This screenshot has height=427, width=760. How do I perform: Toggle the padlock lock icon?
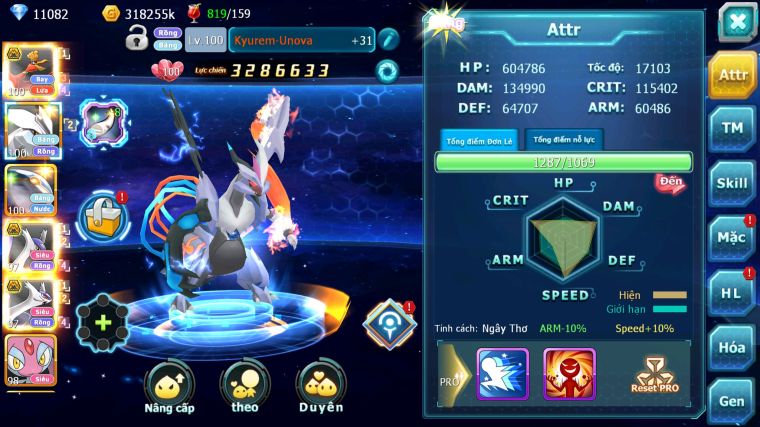[137, 39]
